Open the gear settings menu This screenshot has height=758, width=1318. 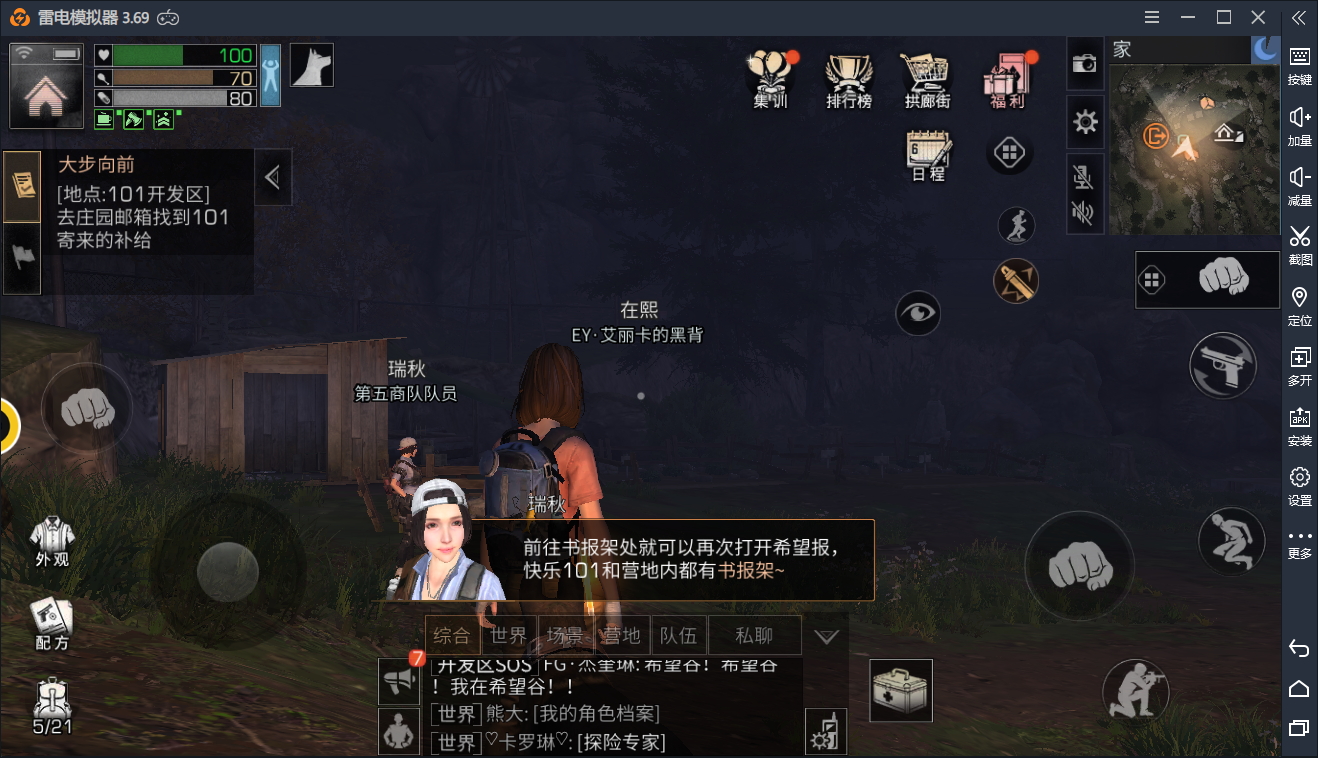pos(1085,123)
